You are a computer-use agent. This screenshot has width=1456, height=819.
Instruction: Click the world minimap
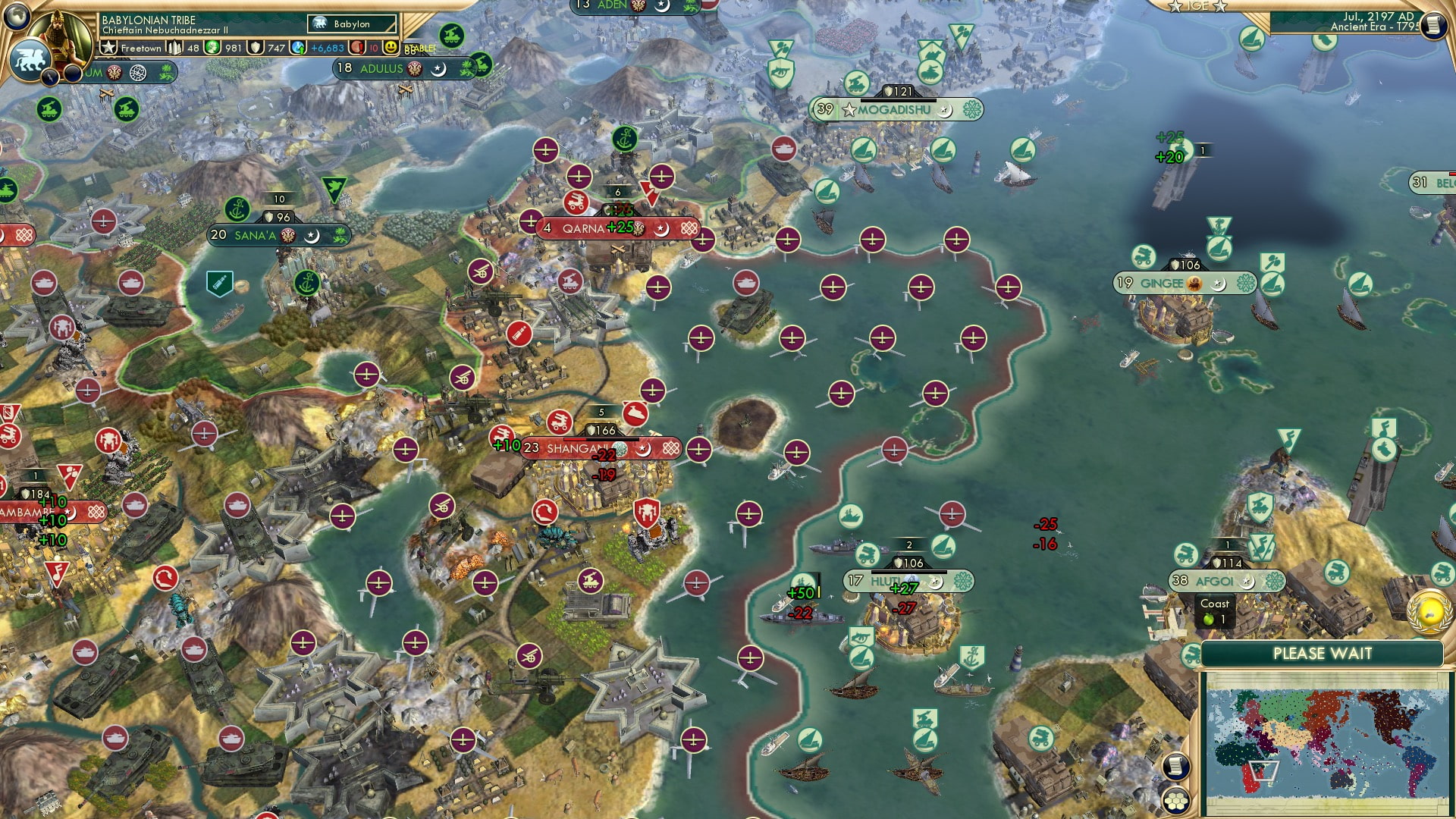click(1326, 742)
